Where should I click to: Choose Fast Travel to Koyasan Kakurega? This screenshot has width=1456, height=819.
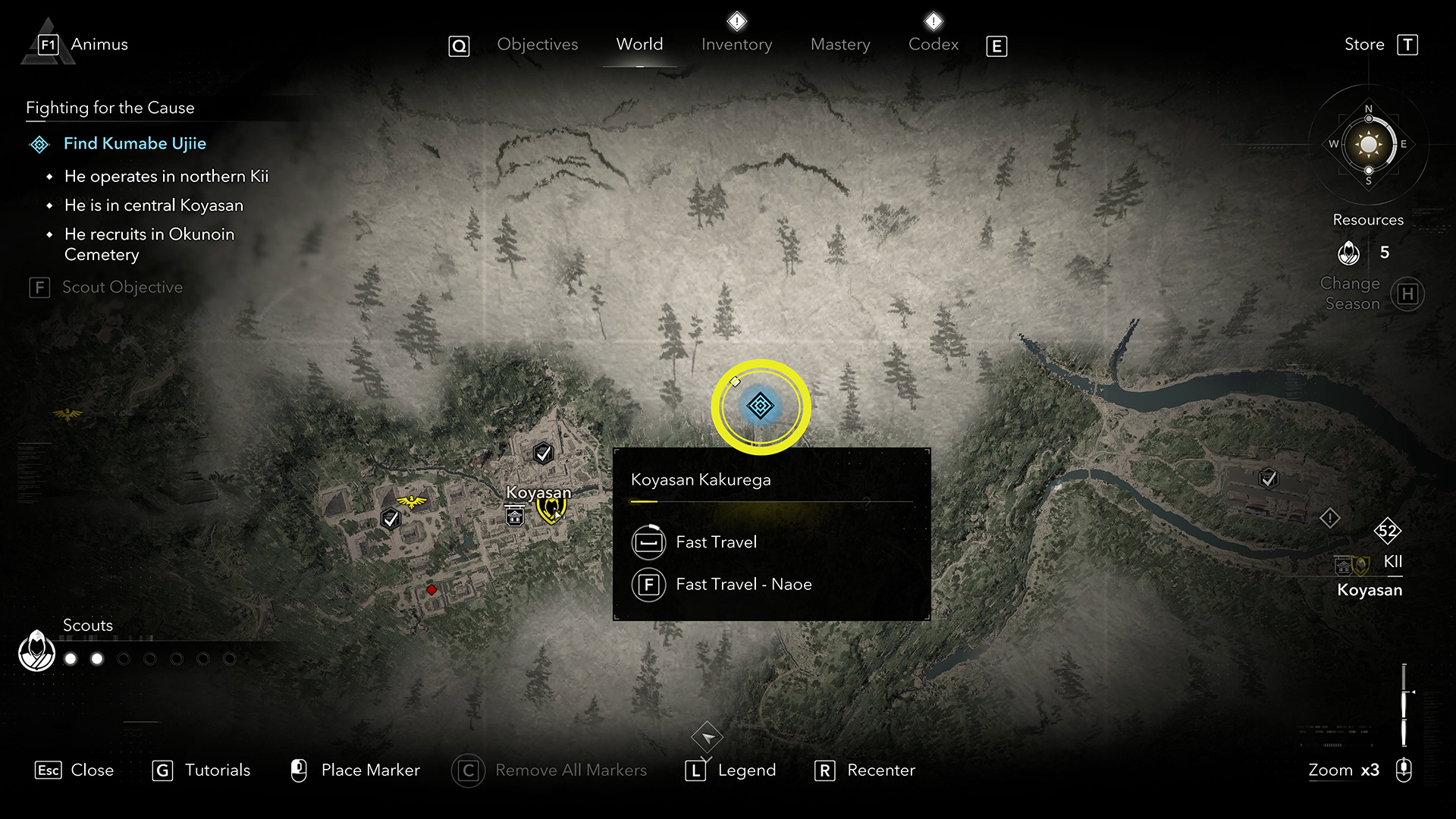716,542
